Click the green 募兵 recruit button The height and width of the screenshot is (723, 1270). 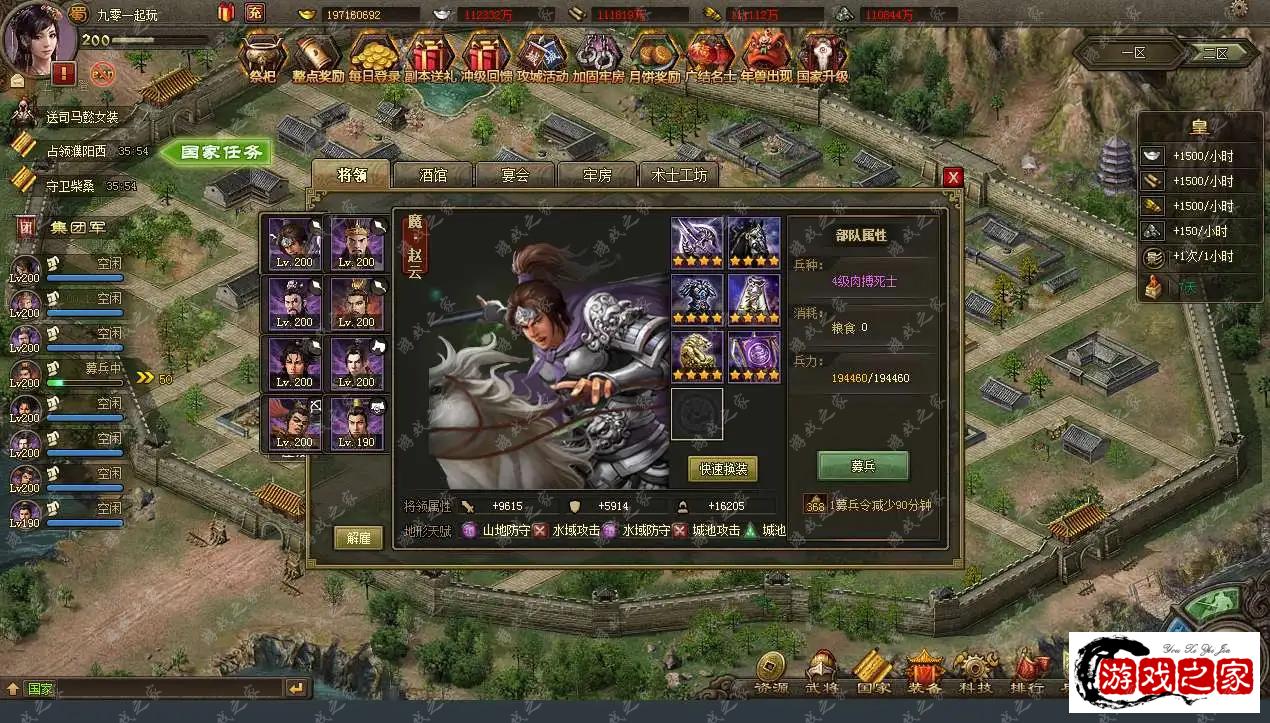tap(863, 465)
